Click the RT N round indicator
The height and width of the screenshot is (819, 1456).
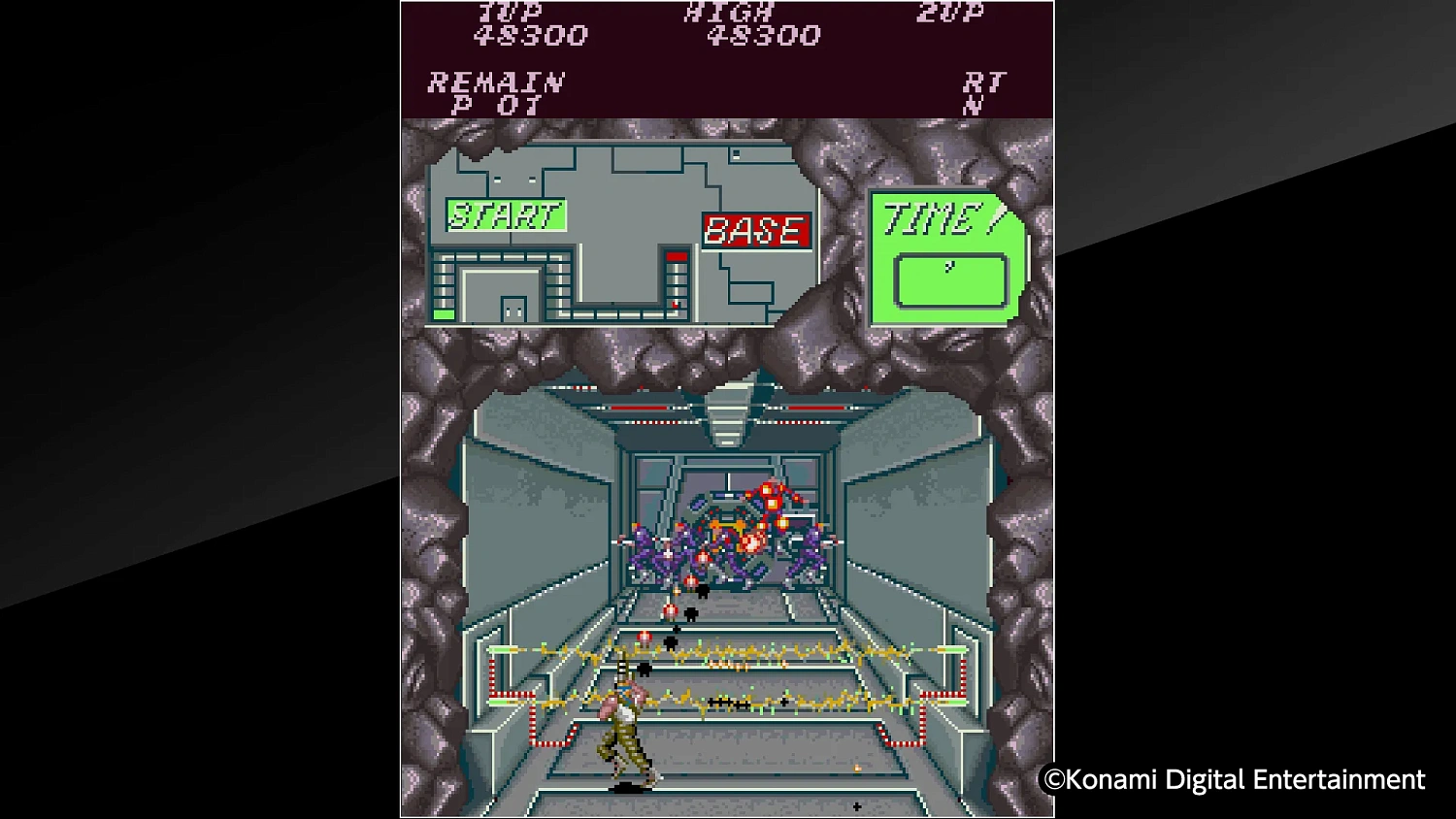pyautogui.click(x=983, y=87)
